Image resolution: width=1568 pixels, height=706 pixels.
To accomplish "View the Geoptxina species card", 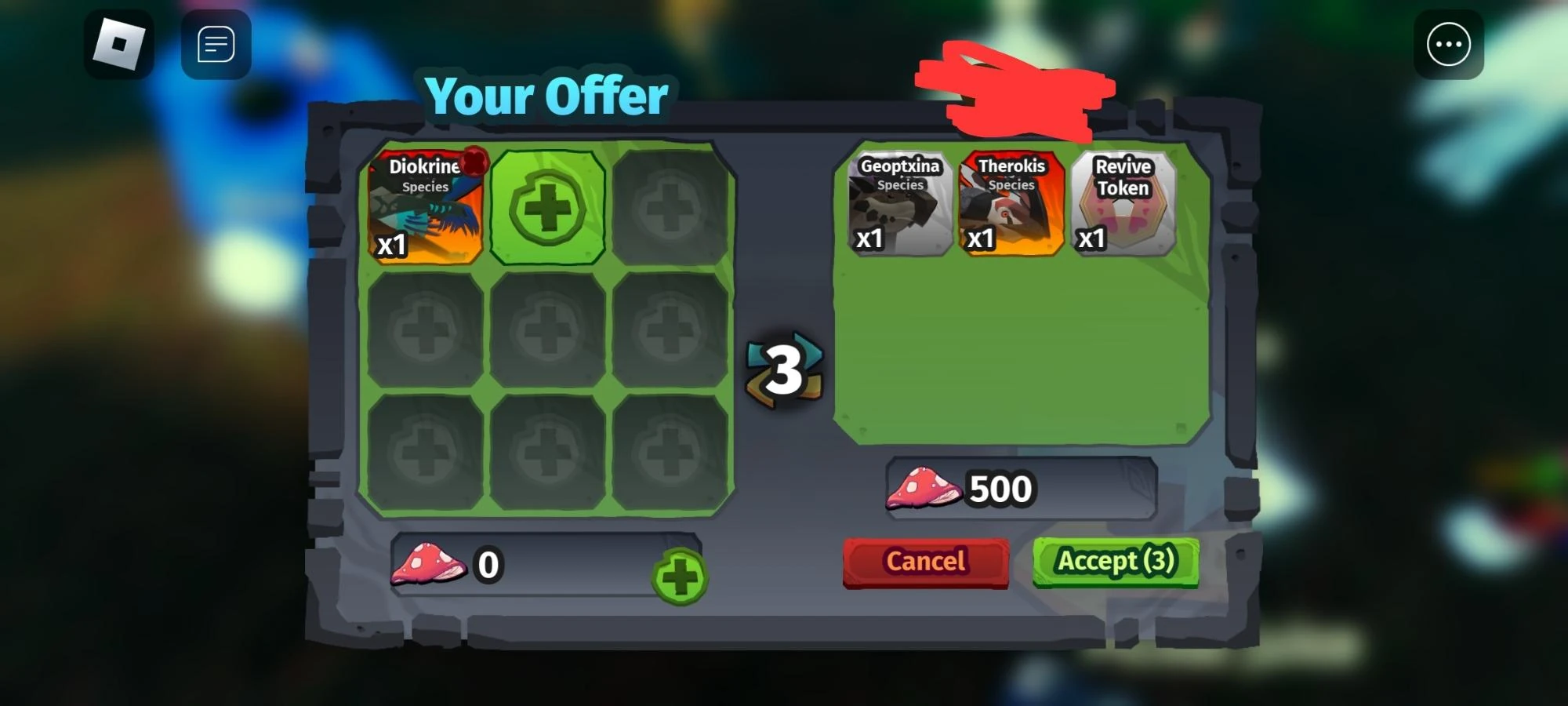I will (x=898, y=206).
